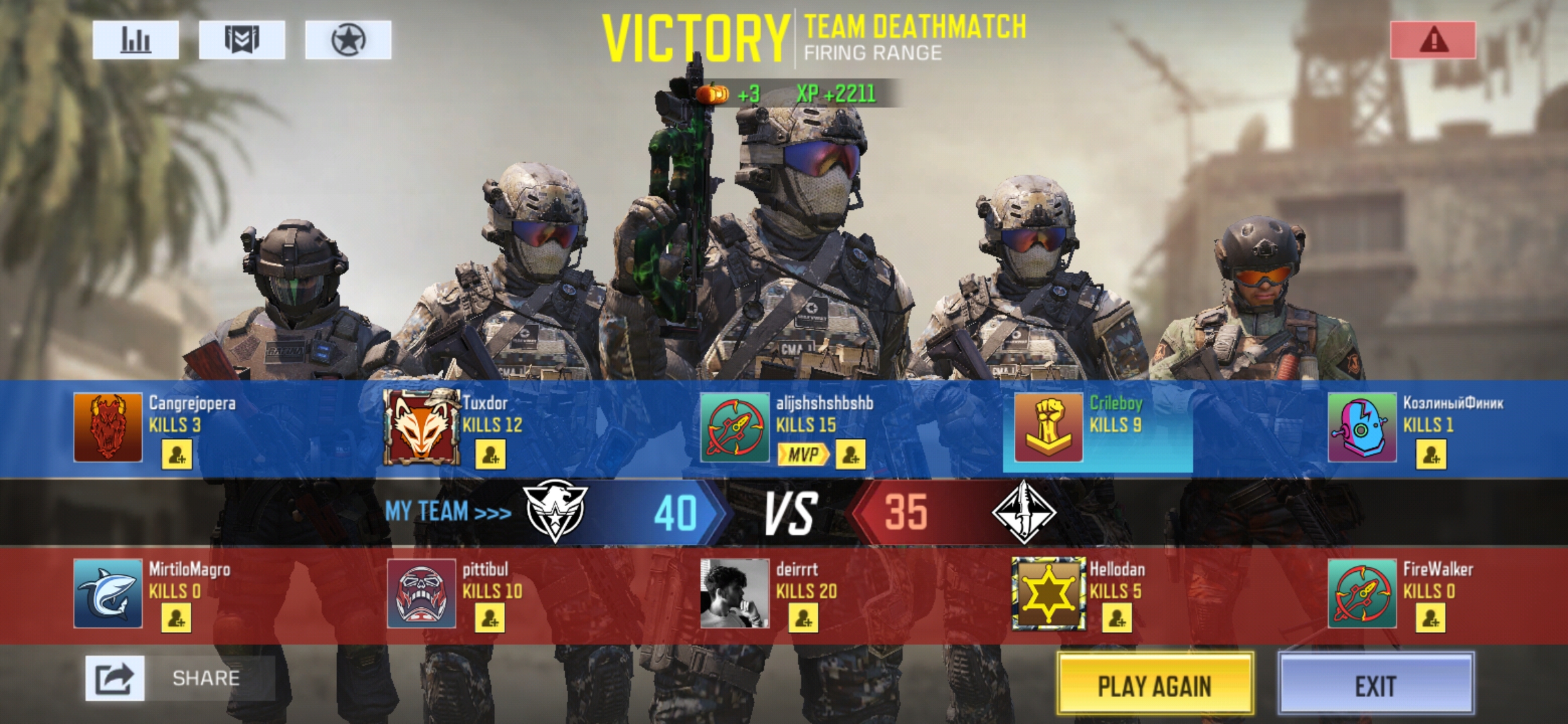This screenshot has height=724, width=1568.
Task: Add pittibul as a friend
Action: point(490,618)
